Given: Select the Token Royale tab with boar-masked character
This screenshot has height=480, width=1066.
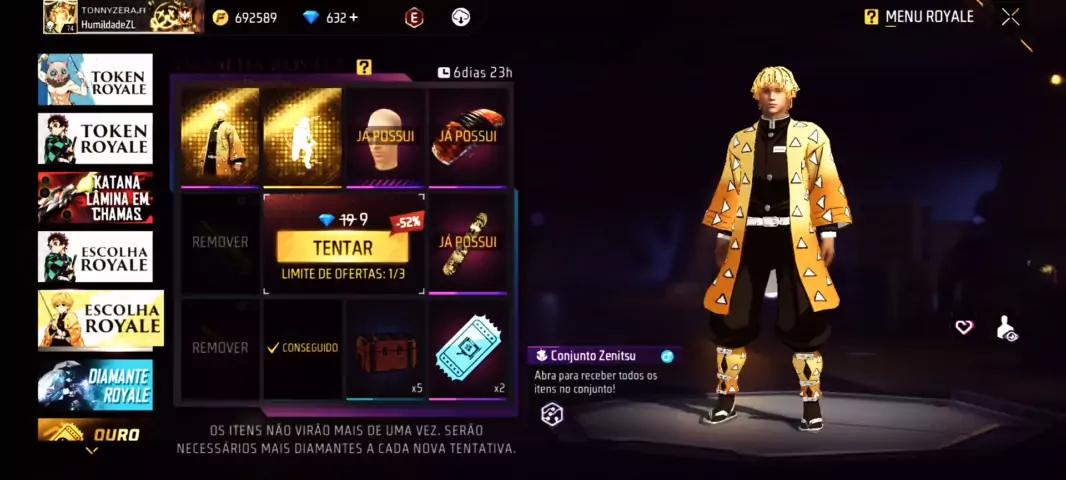Looking at the screenshot, I should (96, 80).
